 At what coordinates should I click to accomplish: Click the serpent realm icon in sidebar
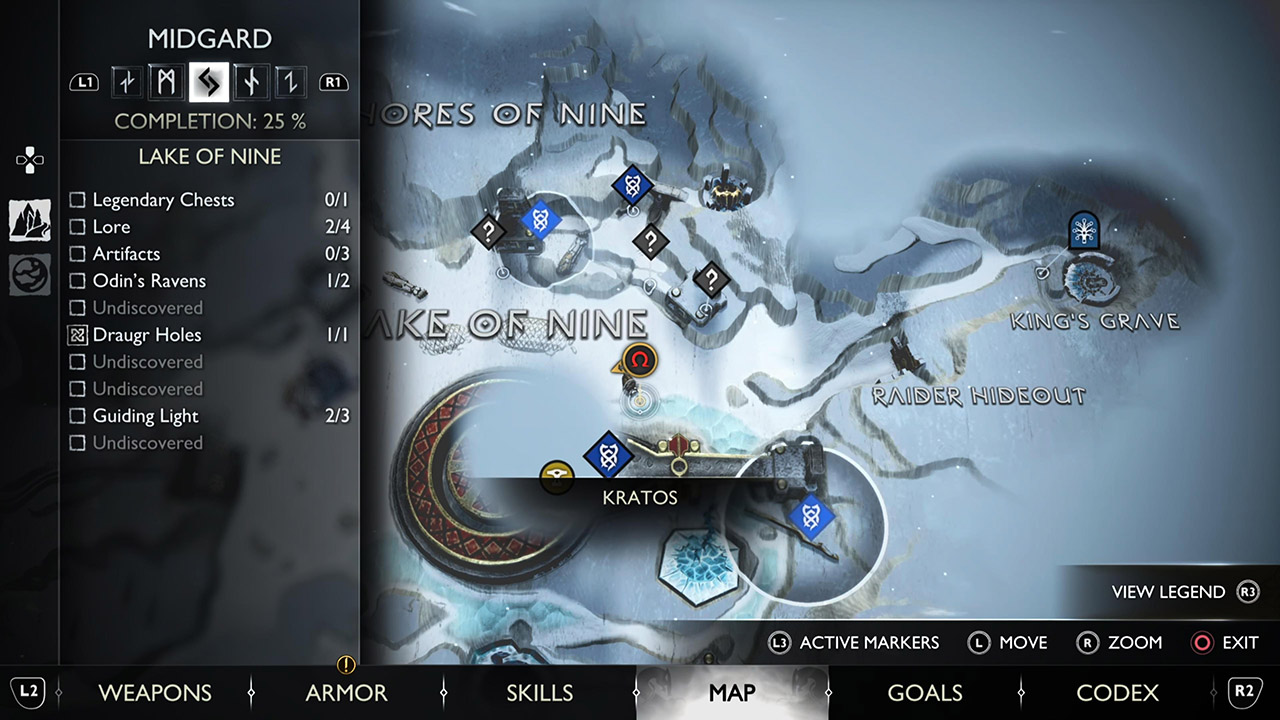[x=30, y=275]
